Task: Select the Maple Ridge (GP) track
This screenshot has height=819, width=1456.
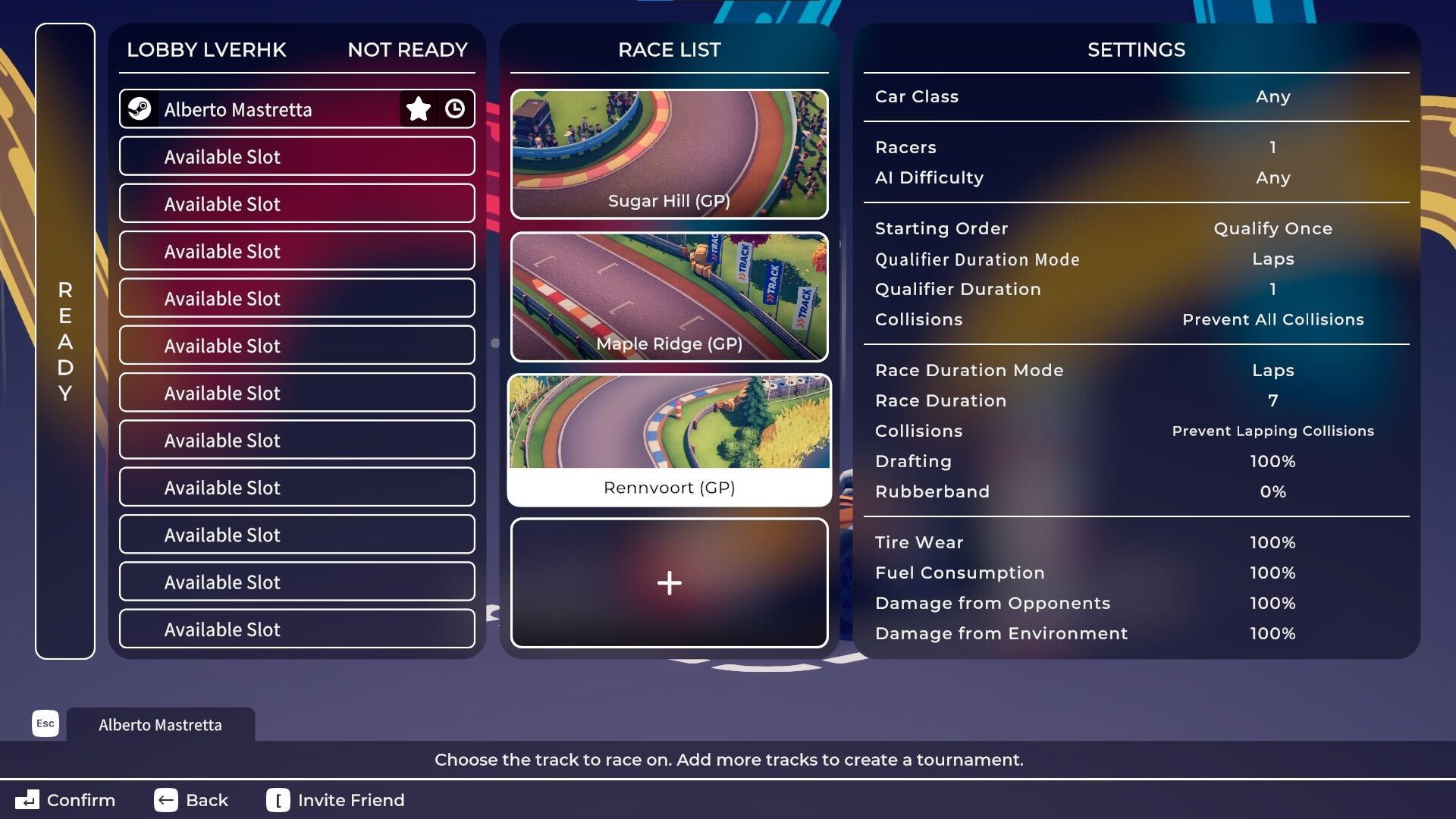Action: tap(669, 297)
